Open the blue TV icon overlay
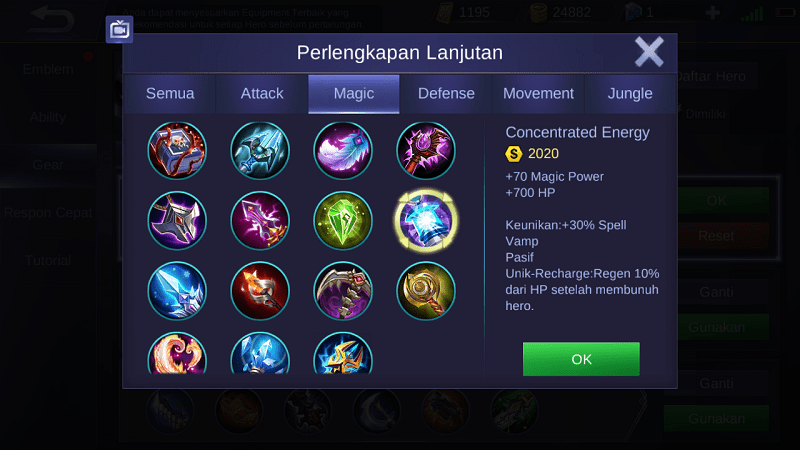800x450 pixels. pyautogui.click(x=119, y=29)
